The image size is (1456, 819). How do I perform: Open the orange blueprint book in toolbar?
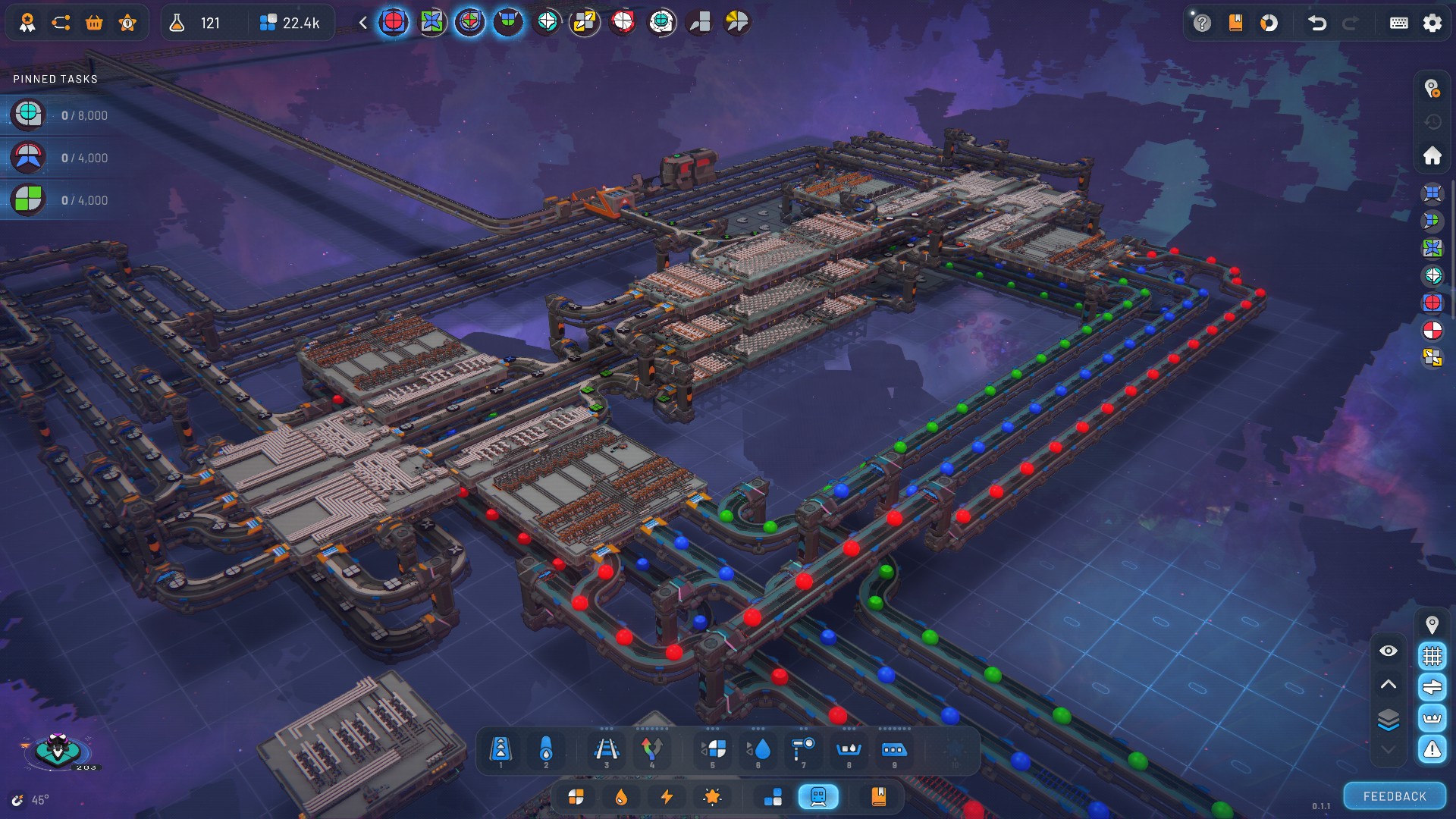878,797
